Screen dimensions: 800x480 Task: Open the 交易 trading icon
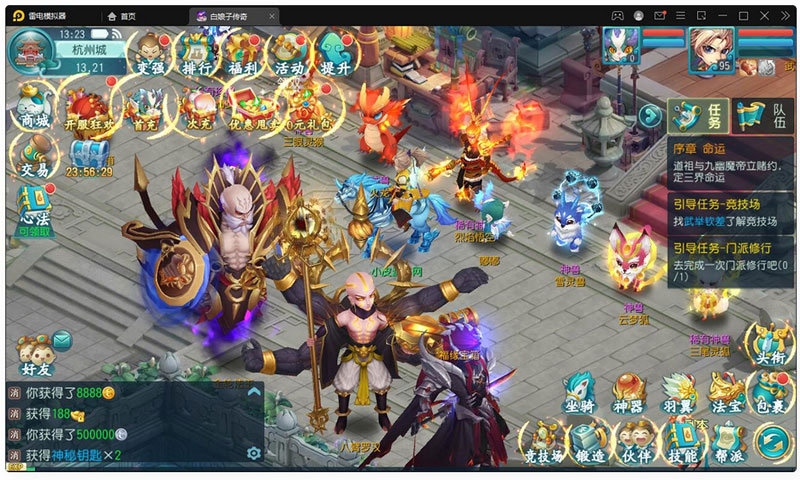pos(34,155)
